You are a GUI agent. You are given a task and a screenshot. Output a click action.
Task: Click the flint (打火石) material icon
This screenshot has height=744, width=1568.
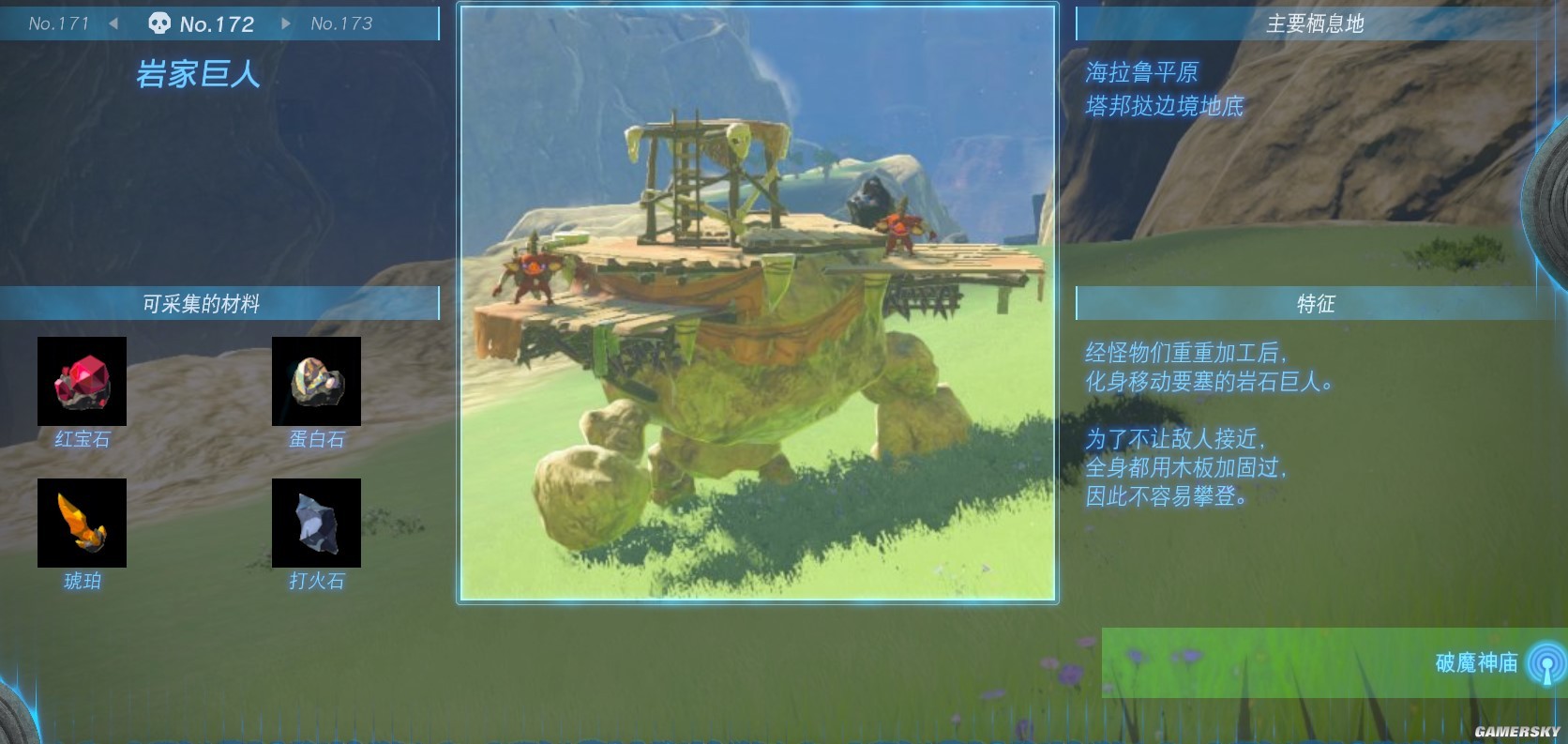pyautogui.click(x=316, y=524)
